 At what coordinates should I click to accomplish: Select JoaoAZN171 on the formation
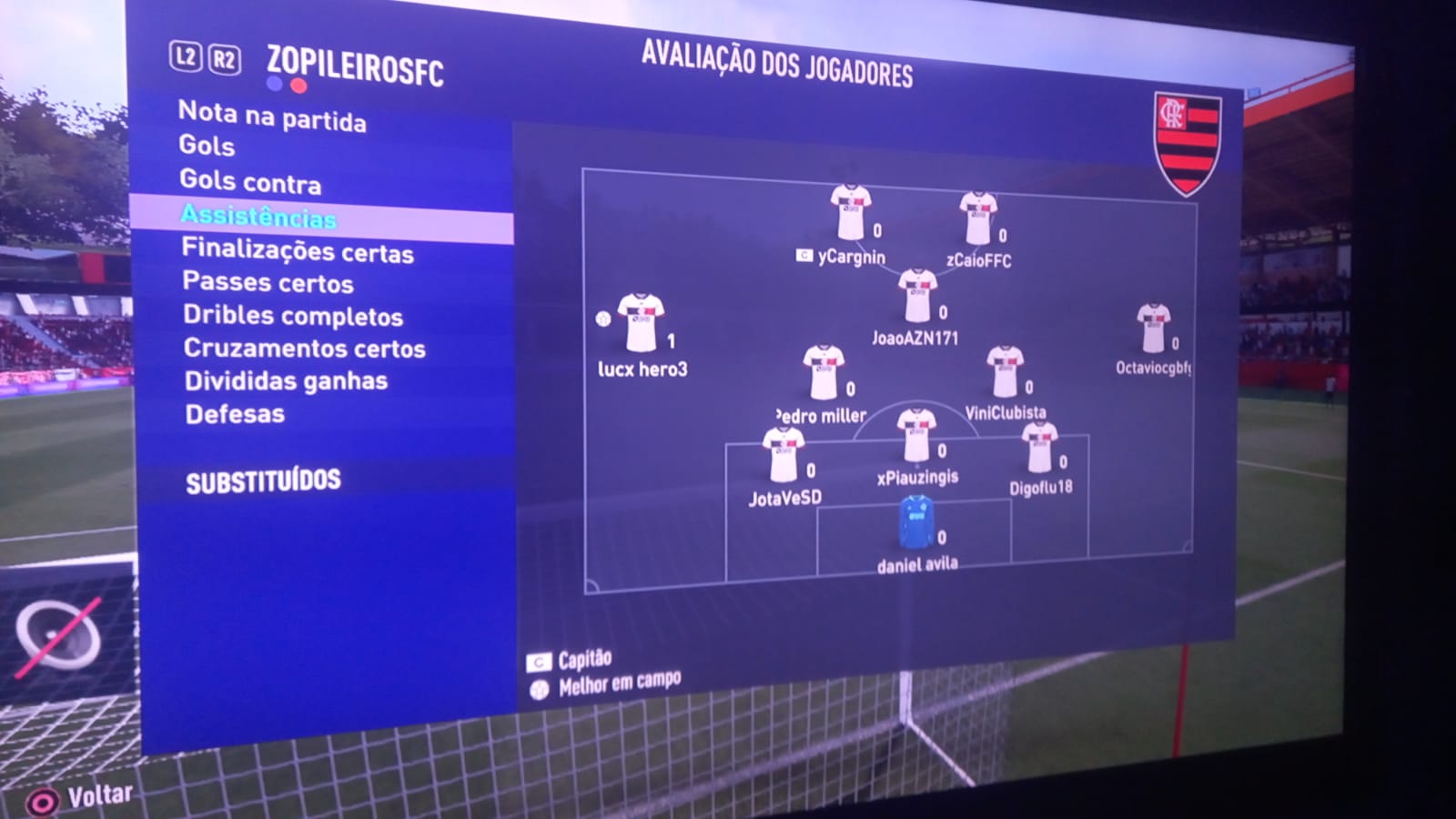(x=916, y=297)
